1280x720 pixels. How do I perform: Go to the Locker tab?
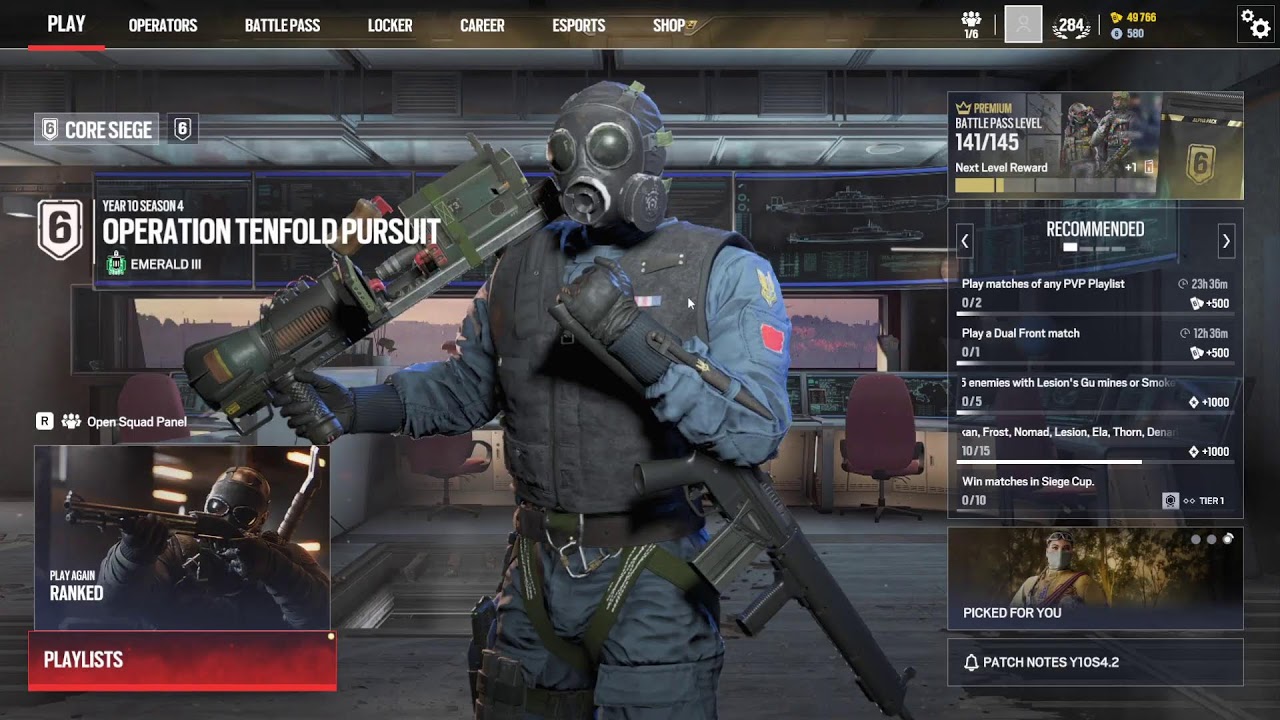pos(390,26)
